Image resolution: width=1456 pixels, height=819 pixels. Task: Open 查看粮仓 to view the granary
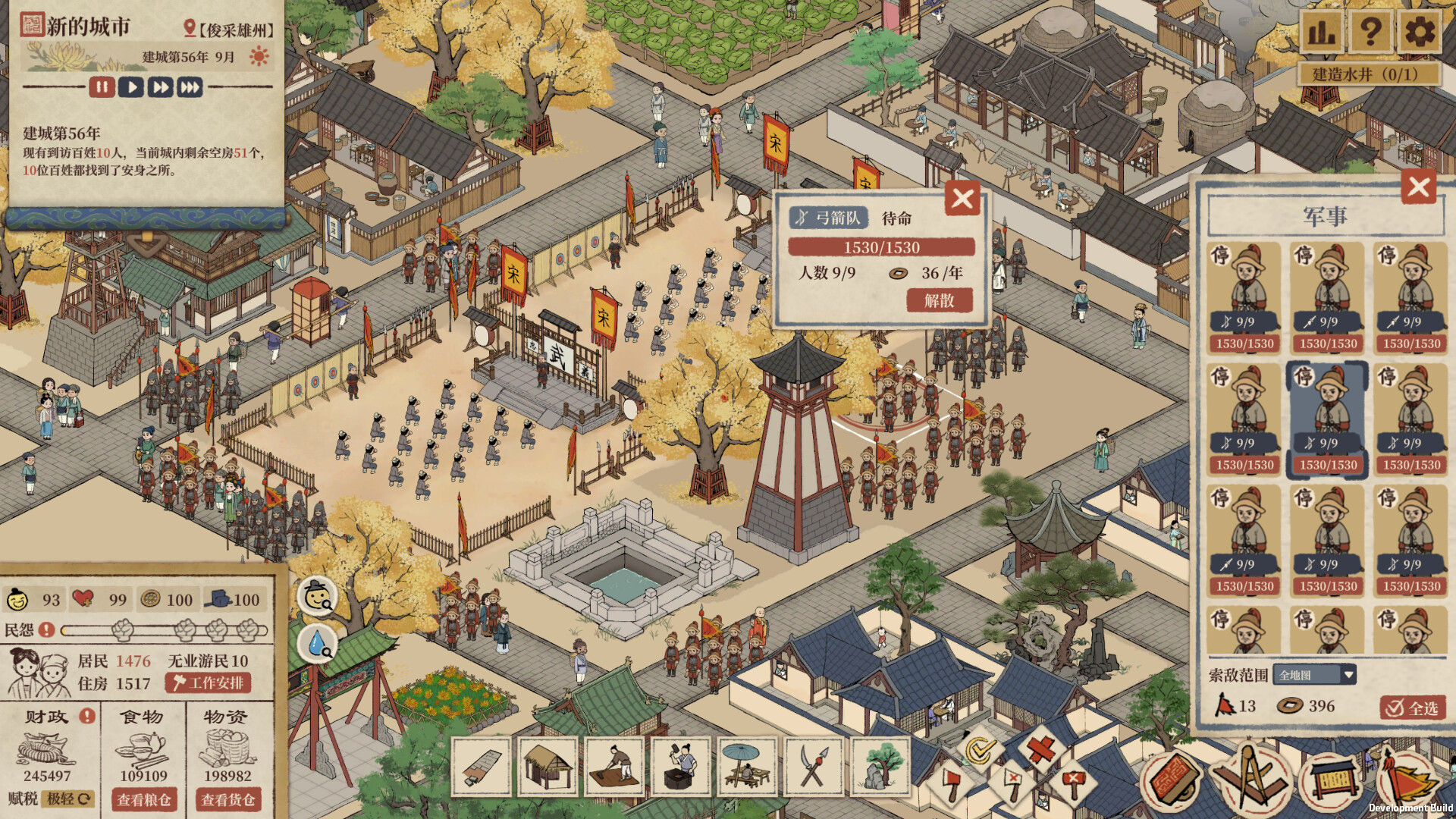click(144, 799)
